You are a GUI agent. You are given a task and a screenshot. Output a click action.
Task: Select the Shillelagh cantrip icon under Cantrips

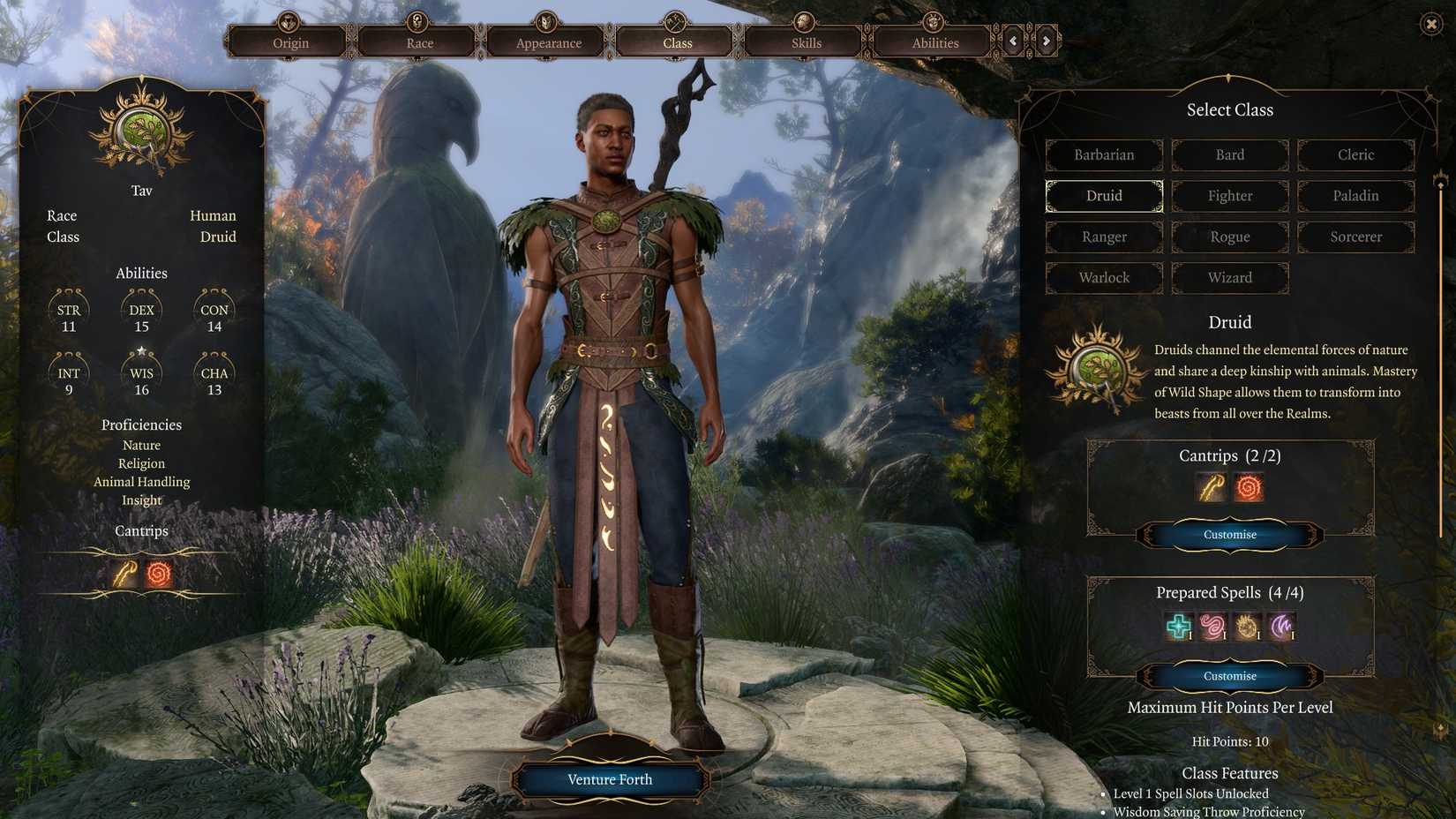pos(1210,486)
